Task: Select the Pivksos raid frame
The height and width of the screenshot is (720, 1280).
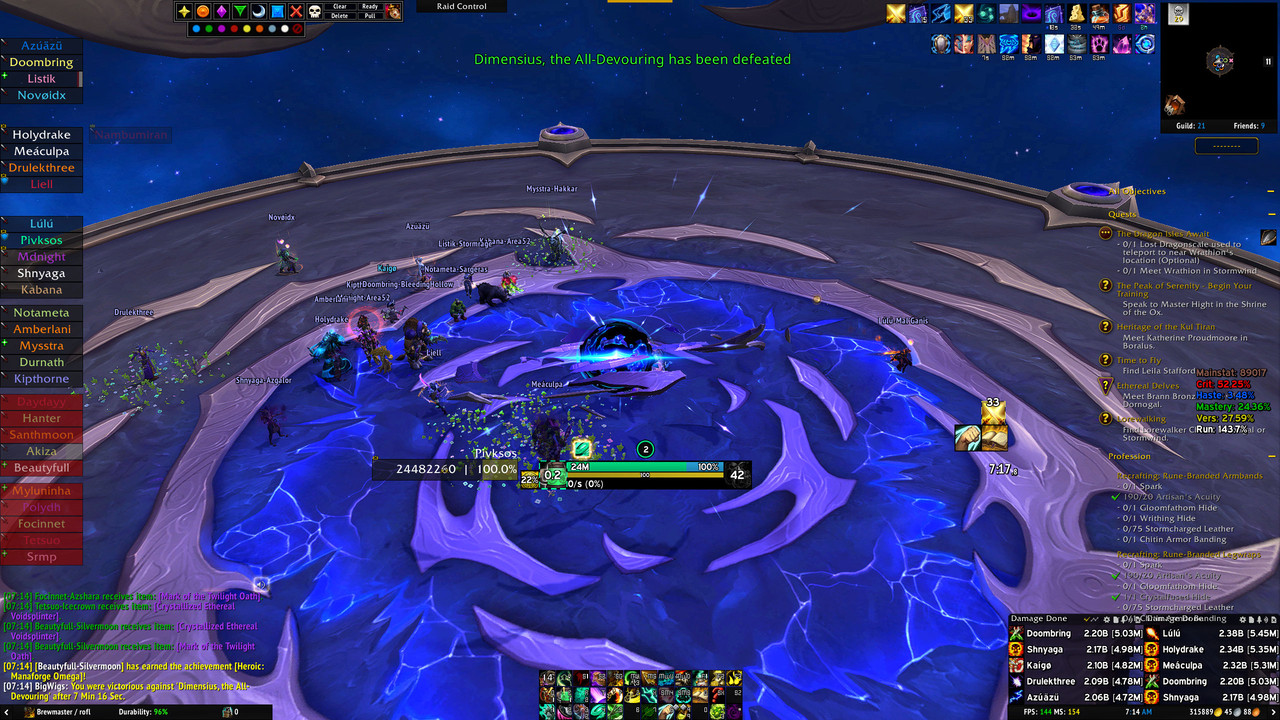Action: click(41, 240)
